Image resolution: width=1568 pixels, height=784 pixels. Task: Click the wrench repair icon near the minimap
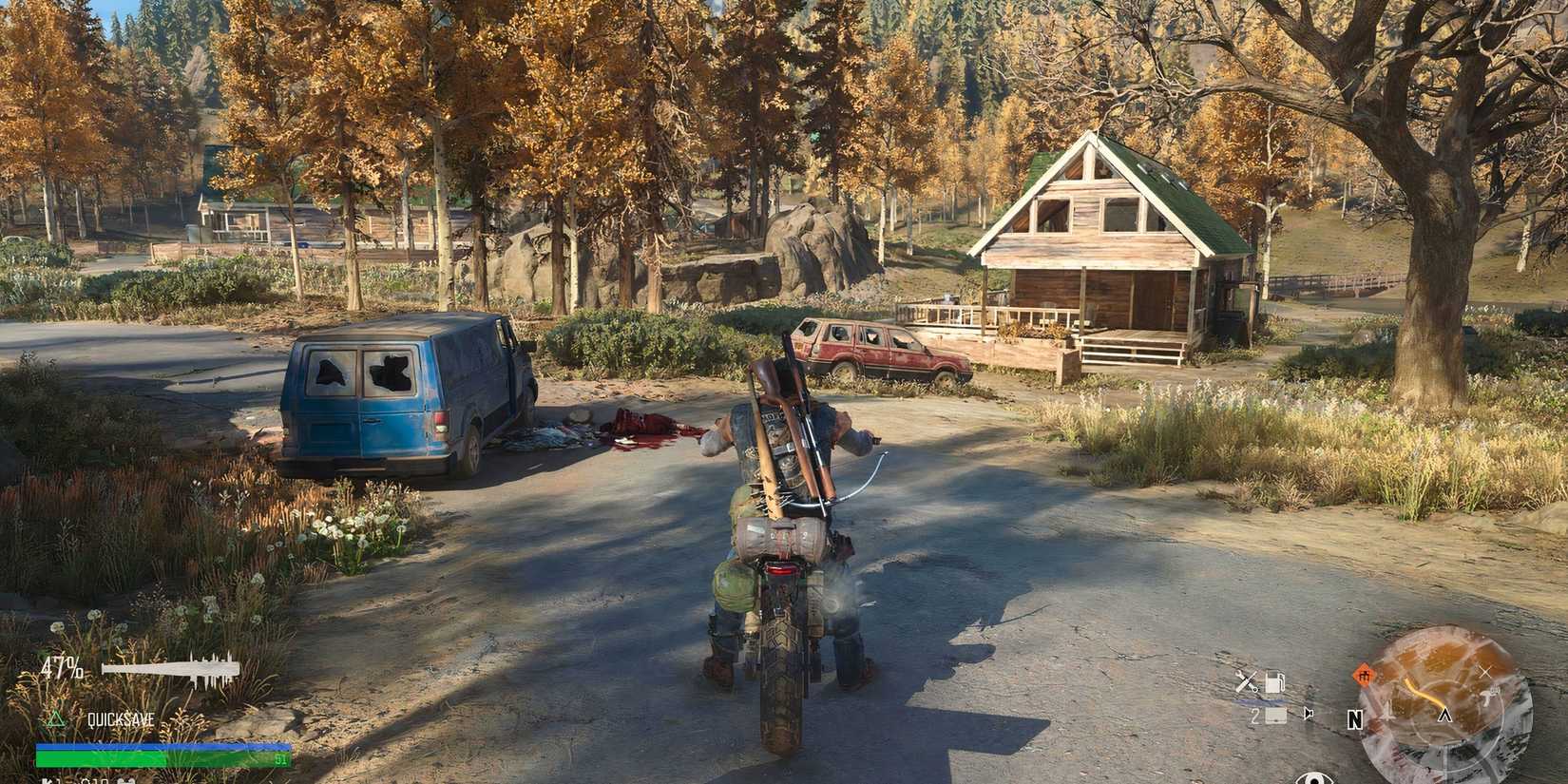[x=1246, y=680]
